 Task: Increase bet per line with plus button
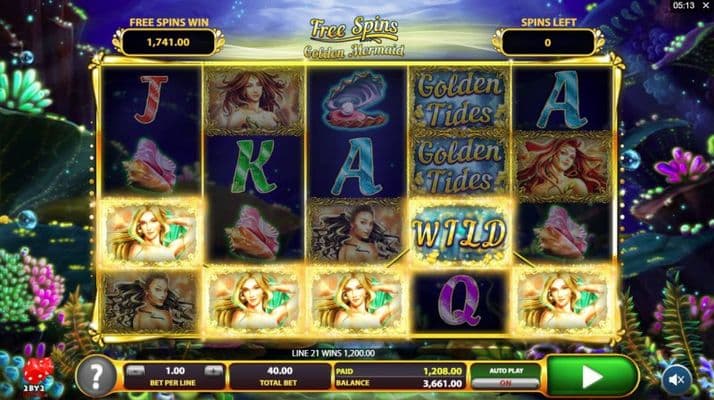(213, 370)
